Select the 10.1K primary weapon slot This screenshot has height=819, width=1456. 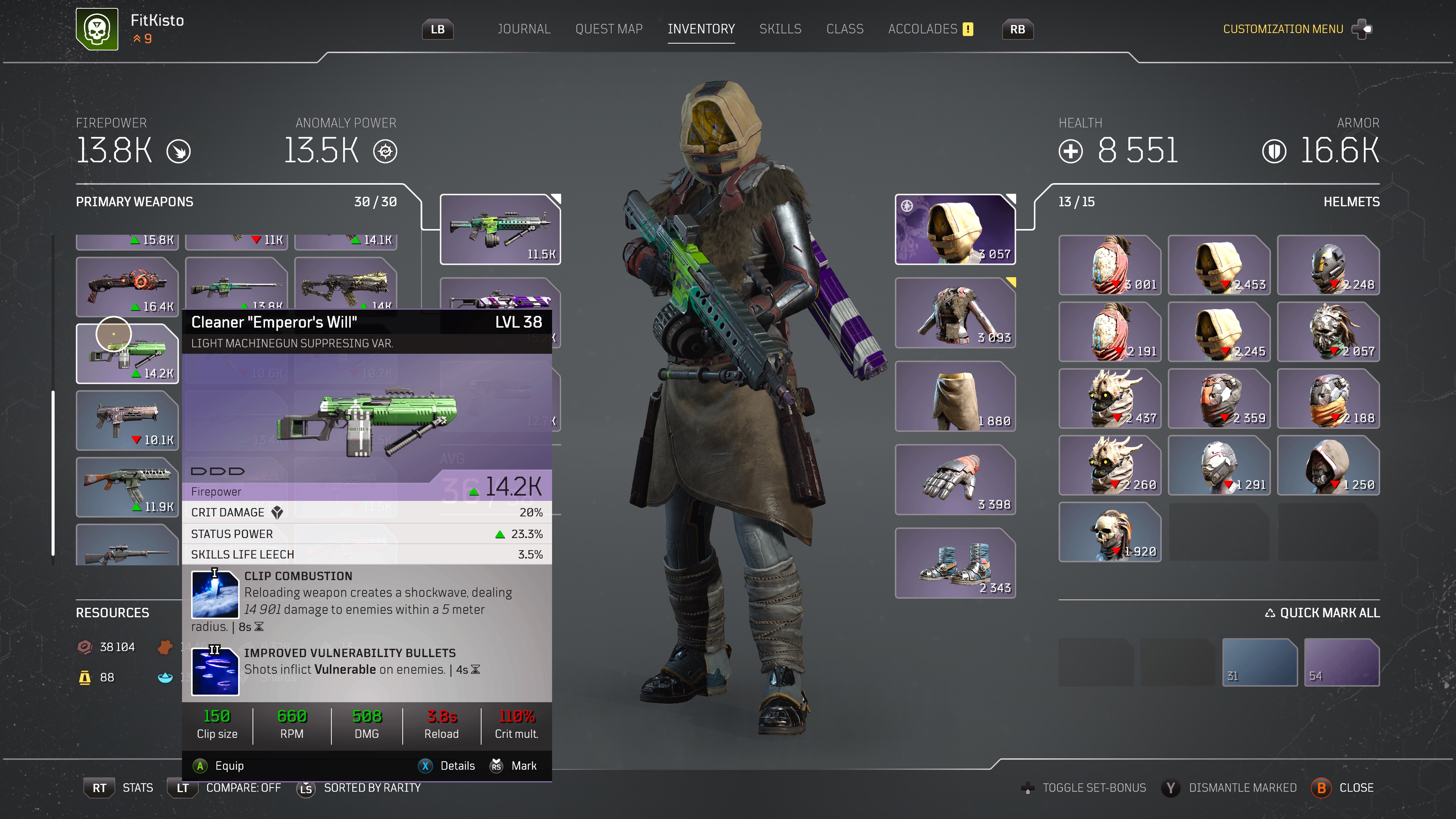[x=127, y=420]
